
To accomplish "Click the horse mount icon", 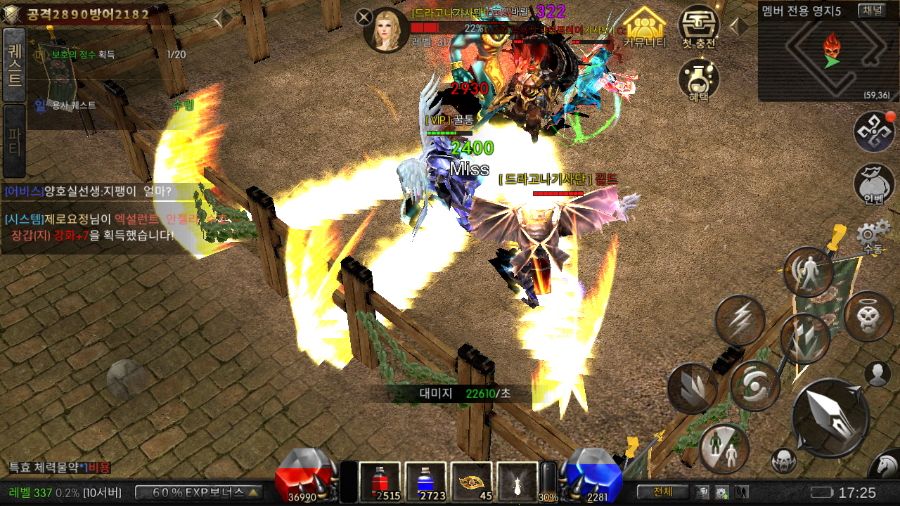I will tap(884, 466).
